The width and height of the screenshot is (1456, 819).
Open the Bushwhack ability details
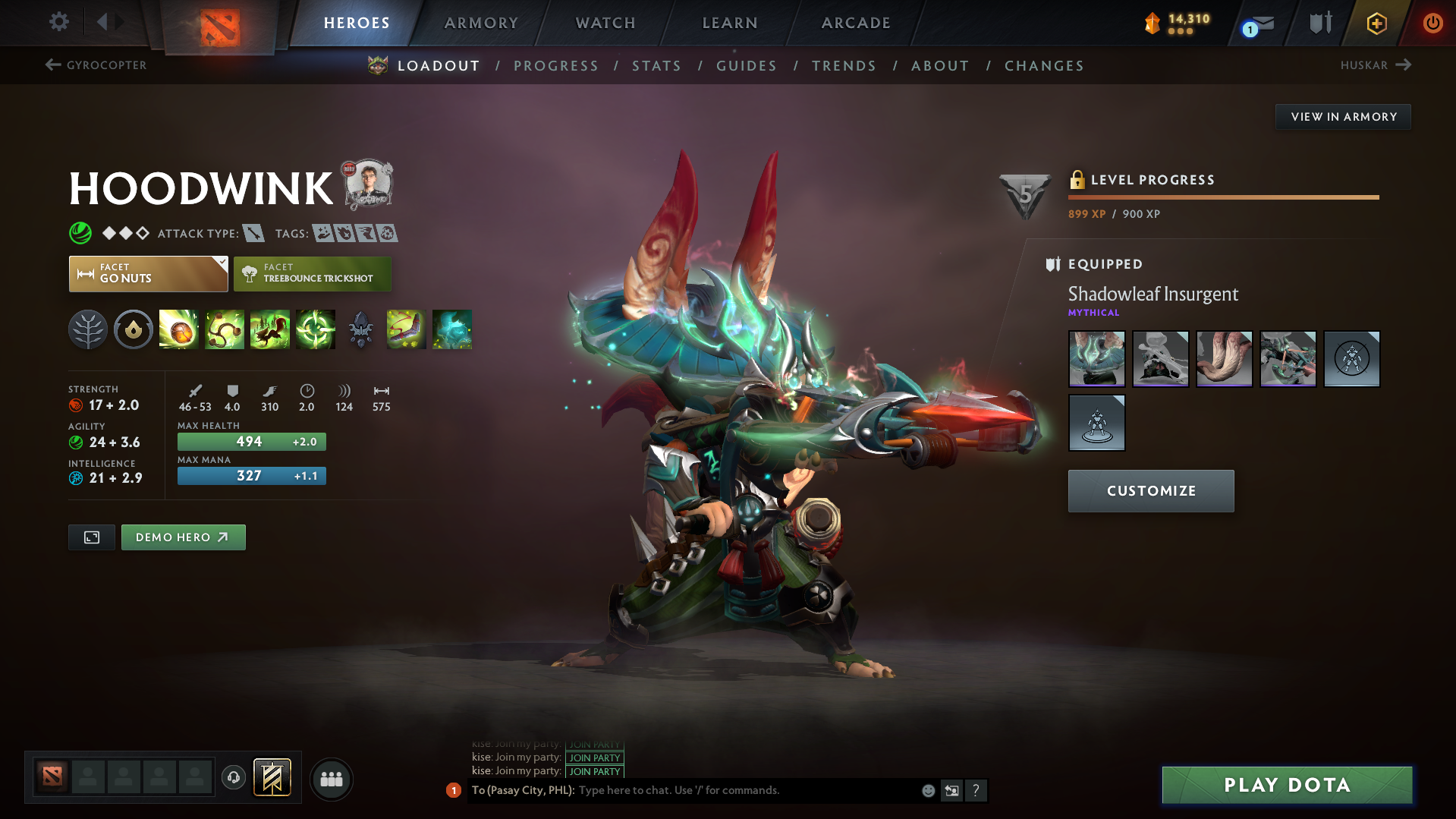pos(225,329)
